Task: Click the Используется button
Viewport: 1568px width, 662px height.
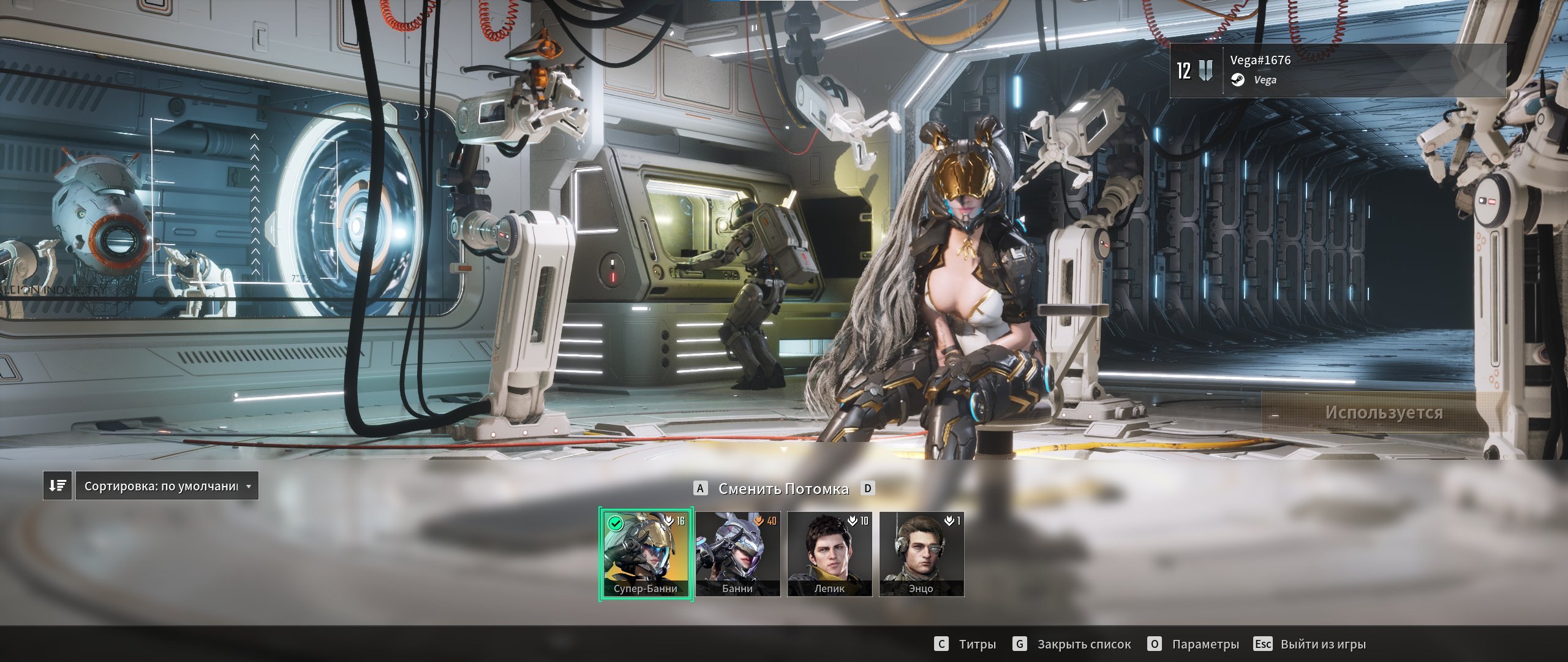Action: click(1383, 413)
